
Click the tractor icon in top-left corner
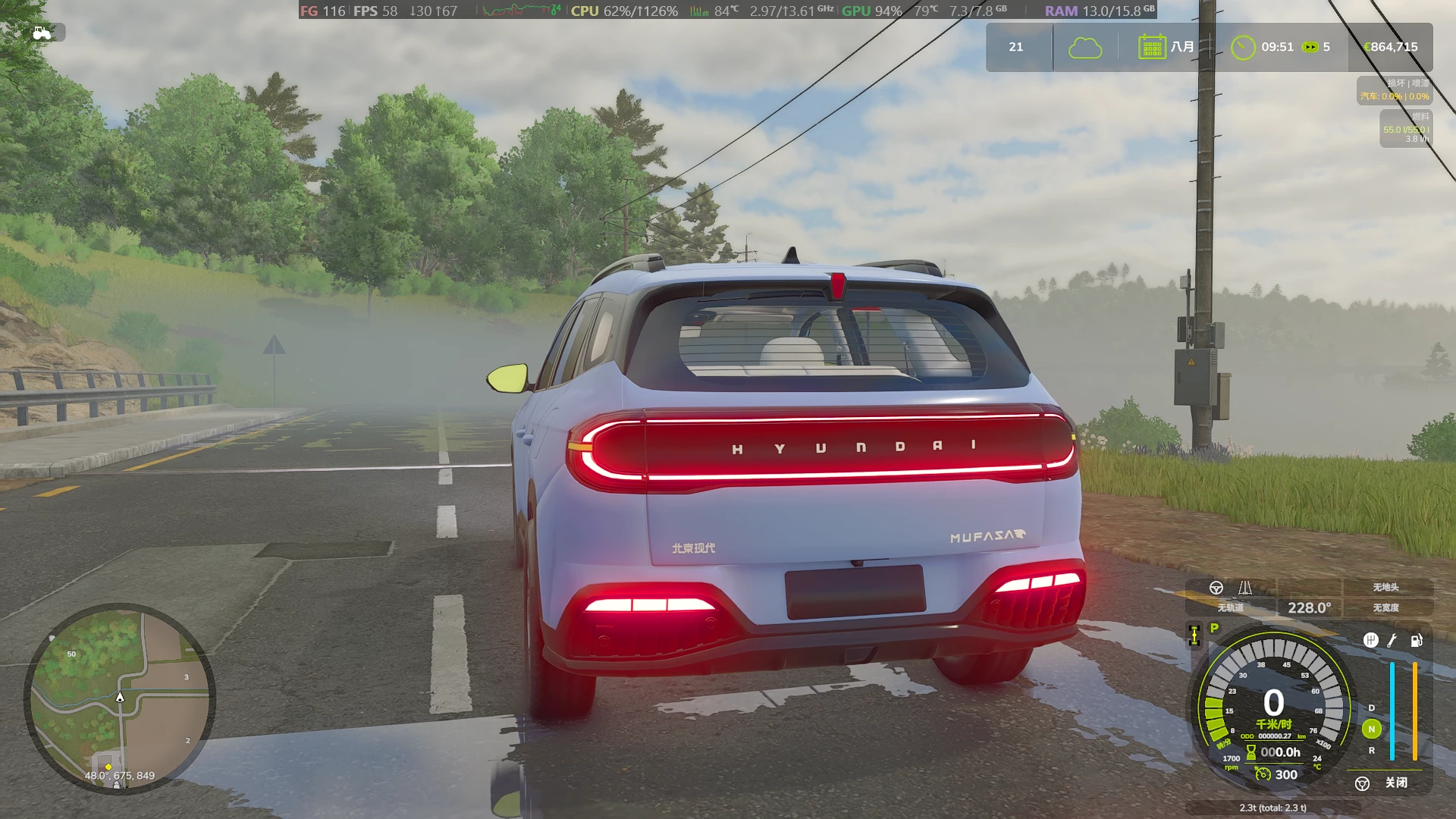[x=42, y=33]
